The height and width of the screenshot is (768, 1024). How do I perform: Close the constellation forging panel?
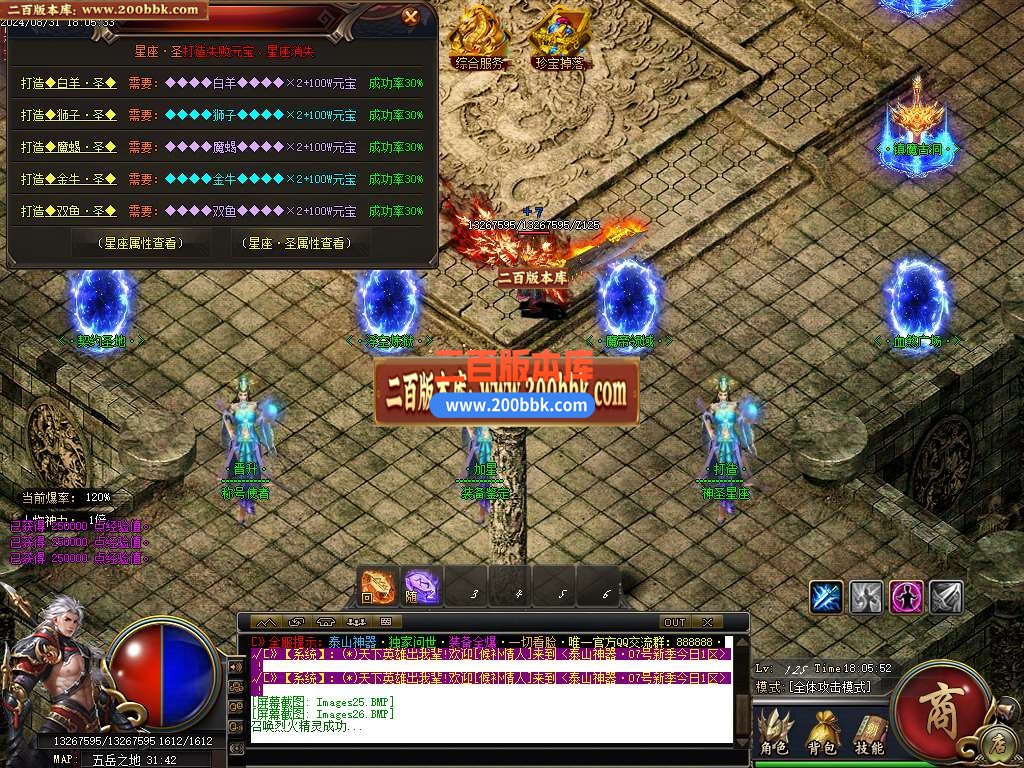coord(410,16)
